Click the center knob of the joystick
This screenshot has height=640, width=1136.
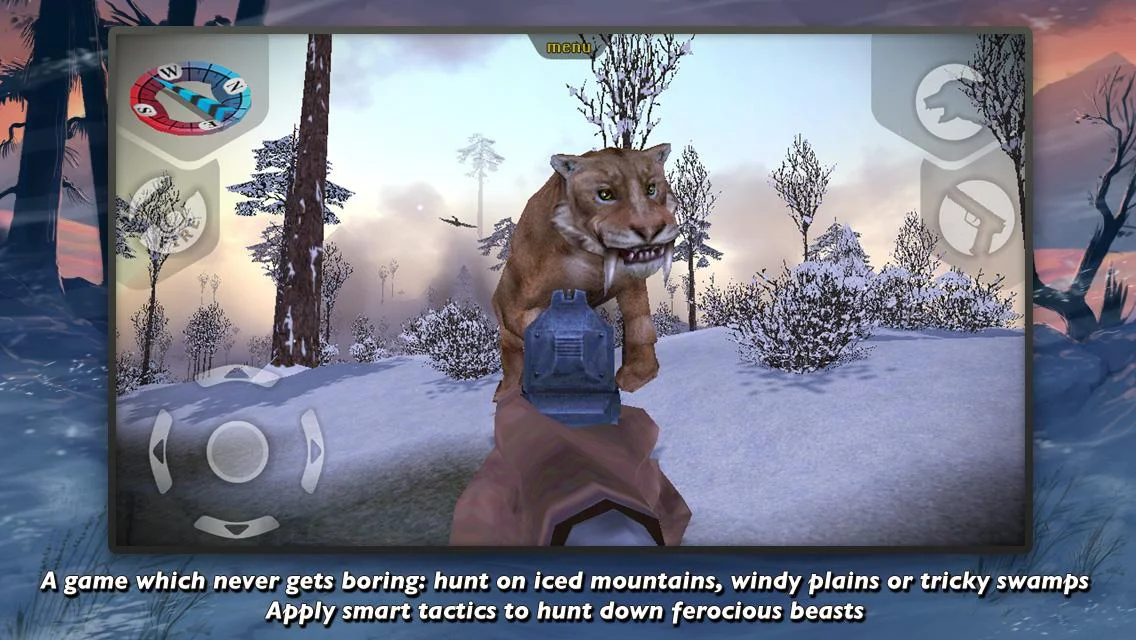237,451
